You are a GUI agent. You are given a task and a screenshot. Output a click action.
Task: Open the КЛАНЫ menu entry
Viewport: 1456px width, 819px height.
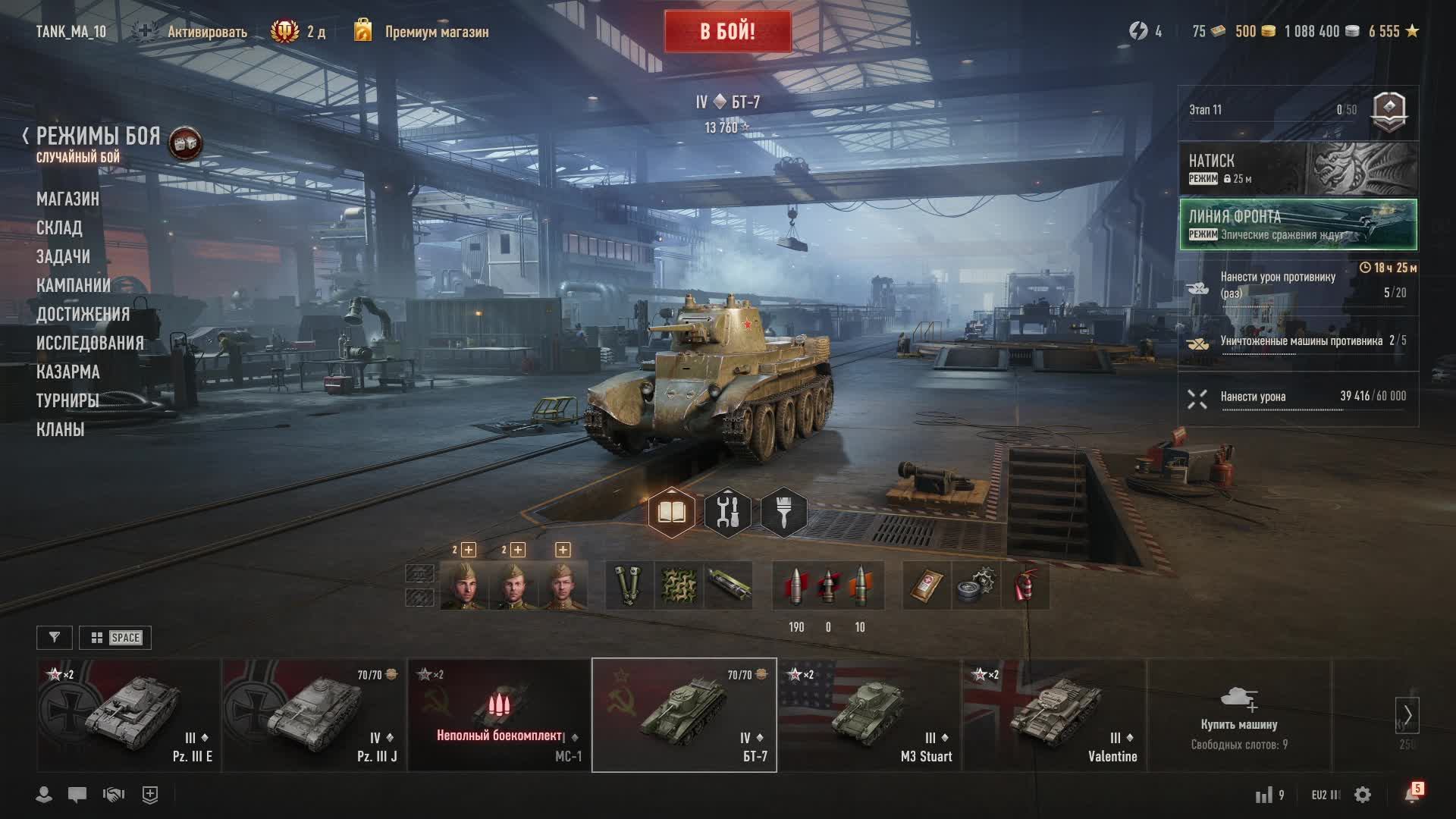click(60, 429)
